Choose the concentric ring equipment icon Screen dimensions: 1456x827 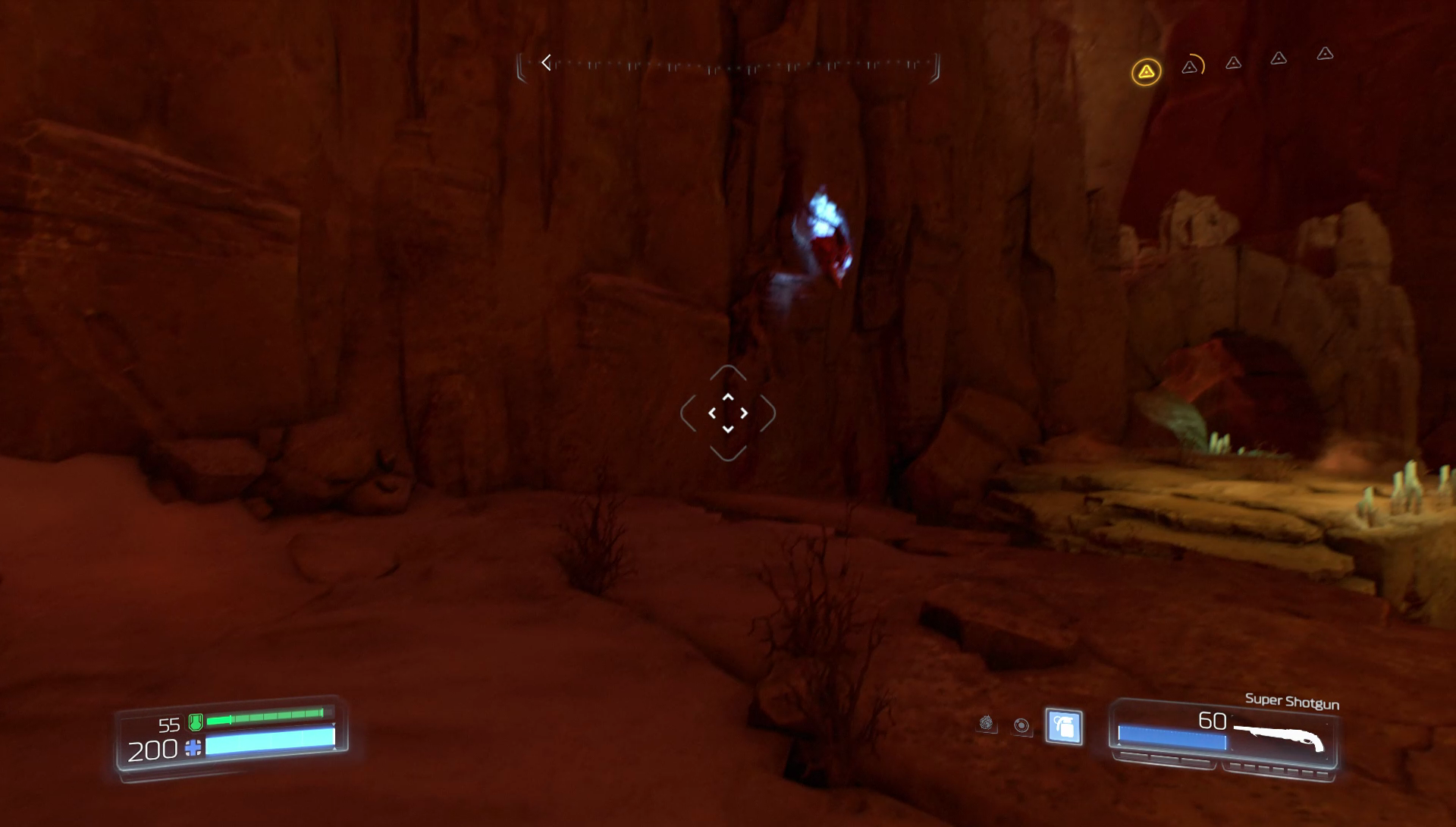point(1021,725)
